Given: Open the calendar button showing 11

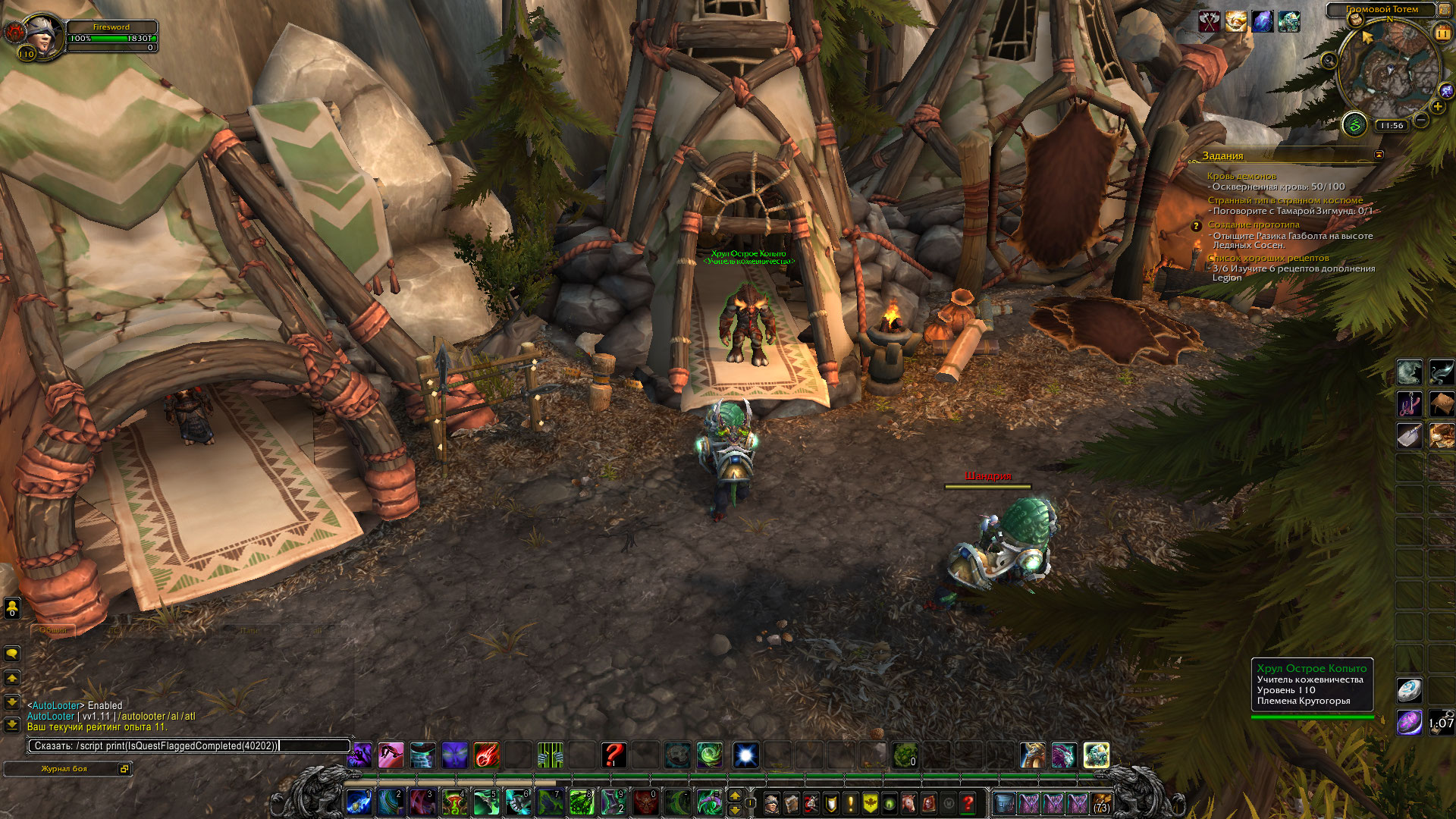Looking at the screenshot, I should (x=1442, y=33).
